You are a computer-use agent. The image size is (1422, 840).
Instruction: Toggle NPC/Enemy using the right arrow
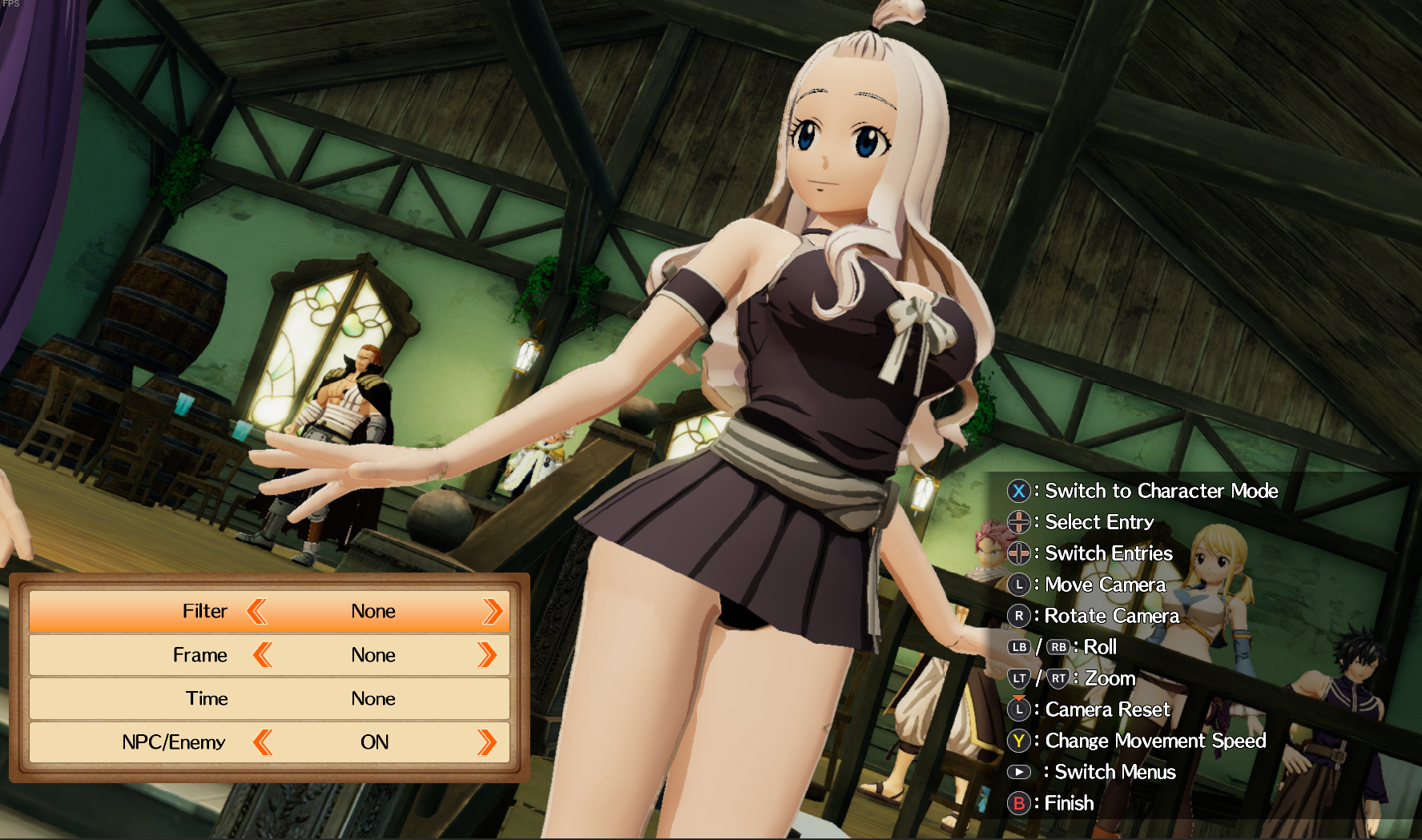pyautogui.click(x=486, y=743)
